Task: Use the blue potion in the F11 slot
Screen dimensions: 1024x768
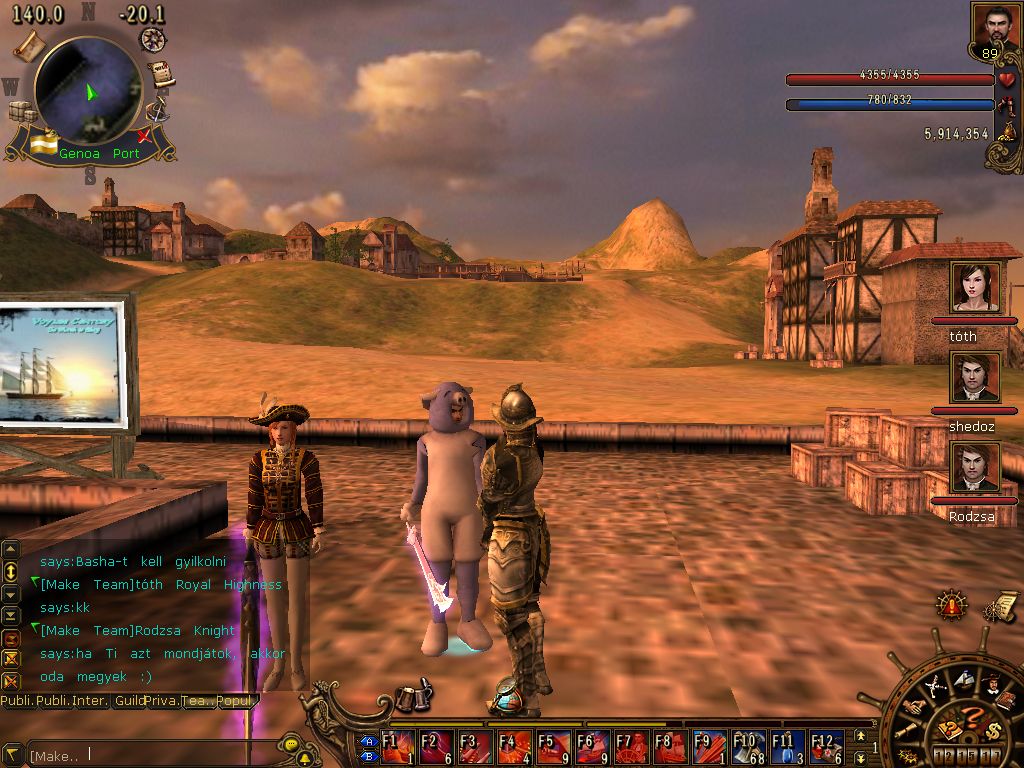Action: [786, 746]
